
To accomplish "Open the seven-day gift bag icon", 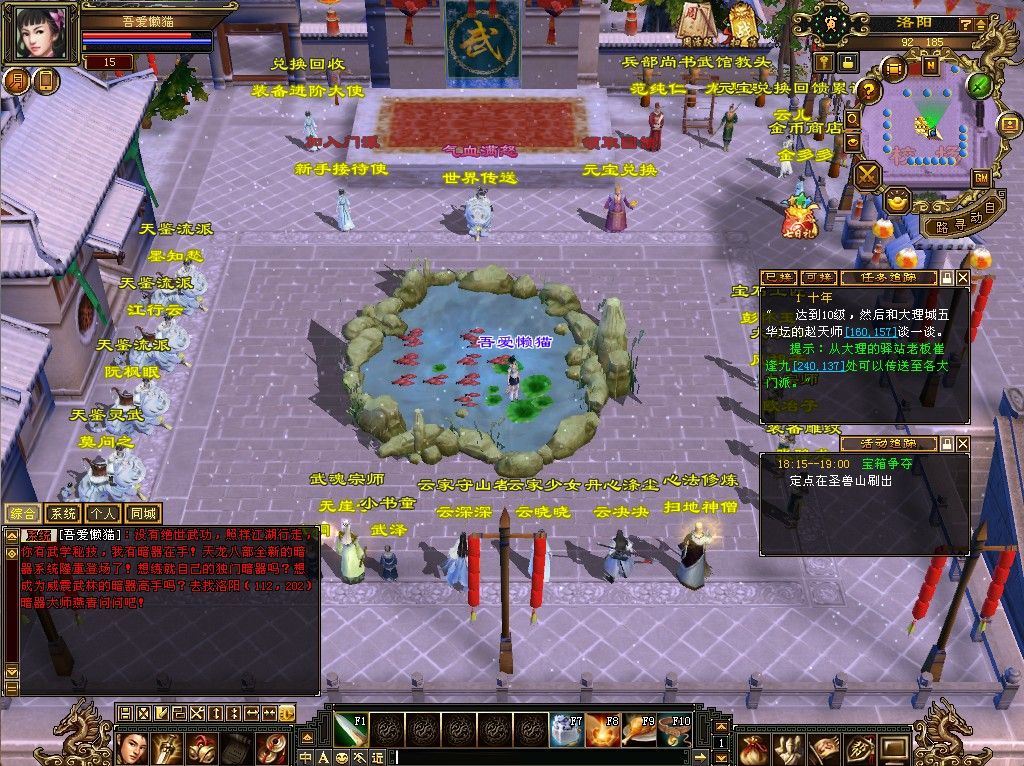I will point(798,219).
